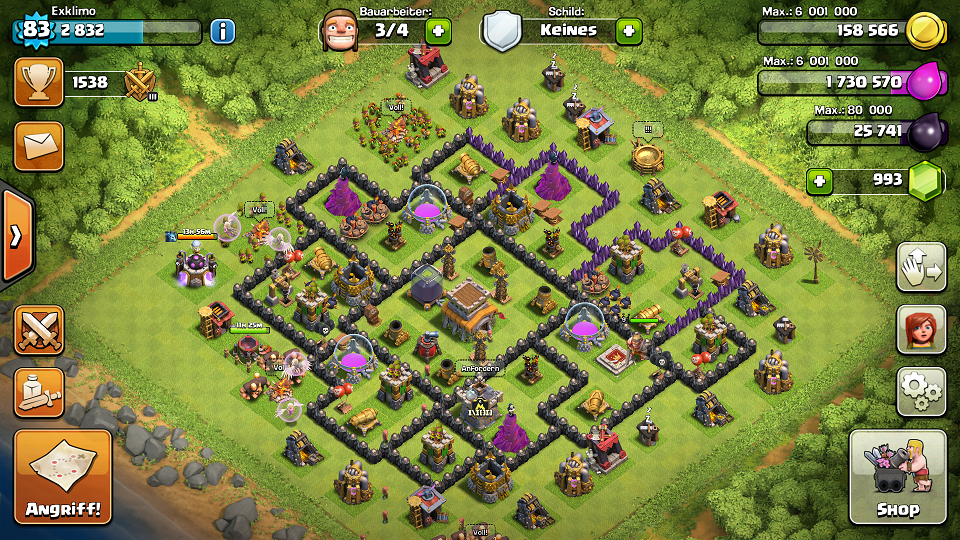Show player info with the blue i button

(x=222, y=31)
